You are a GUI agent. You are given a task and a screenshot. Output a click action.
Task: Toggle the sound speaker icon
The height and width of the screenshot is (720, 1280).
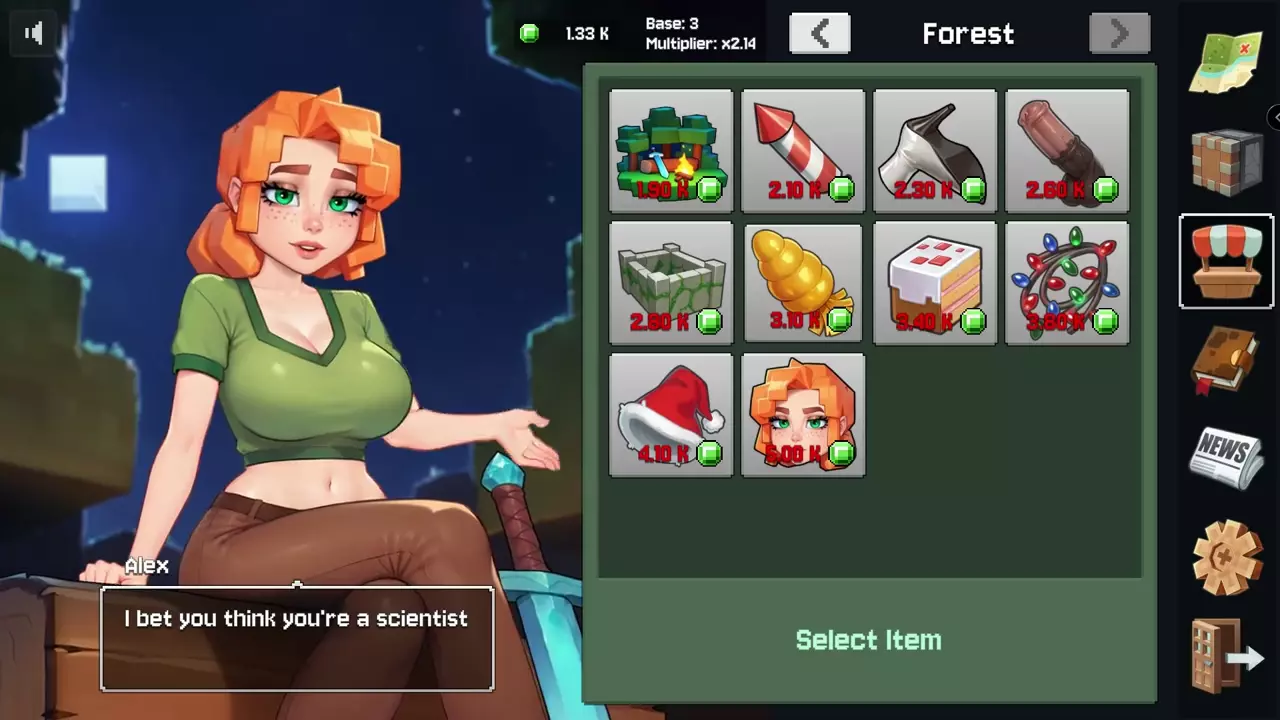pyautogui.click(x=34, y=33)
